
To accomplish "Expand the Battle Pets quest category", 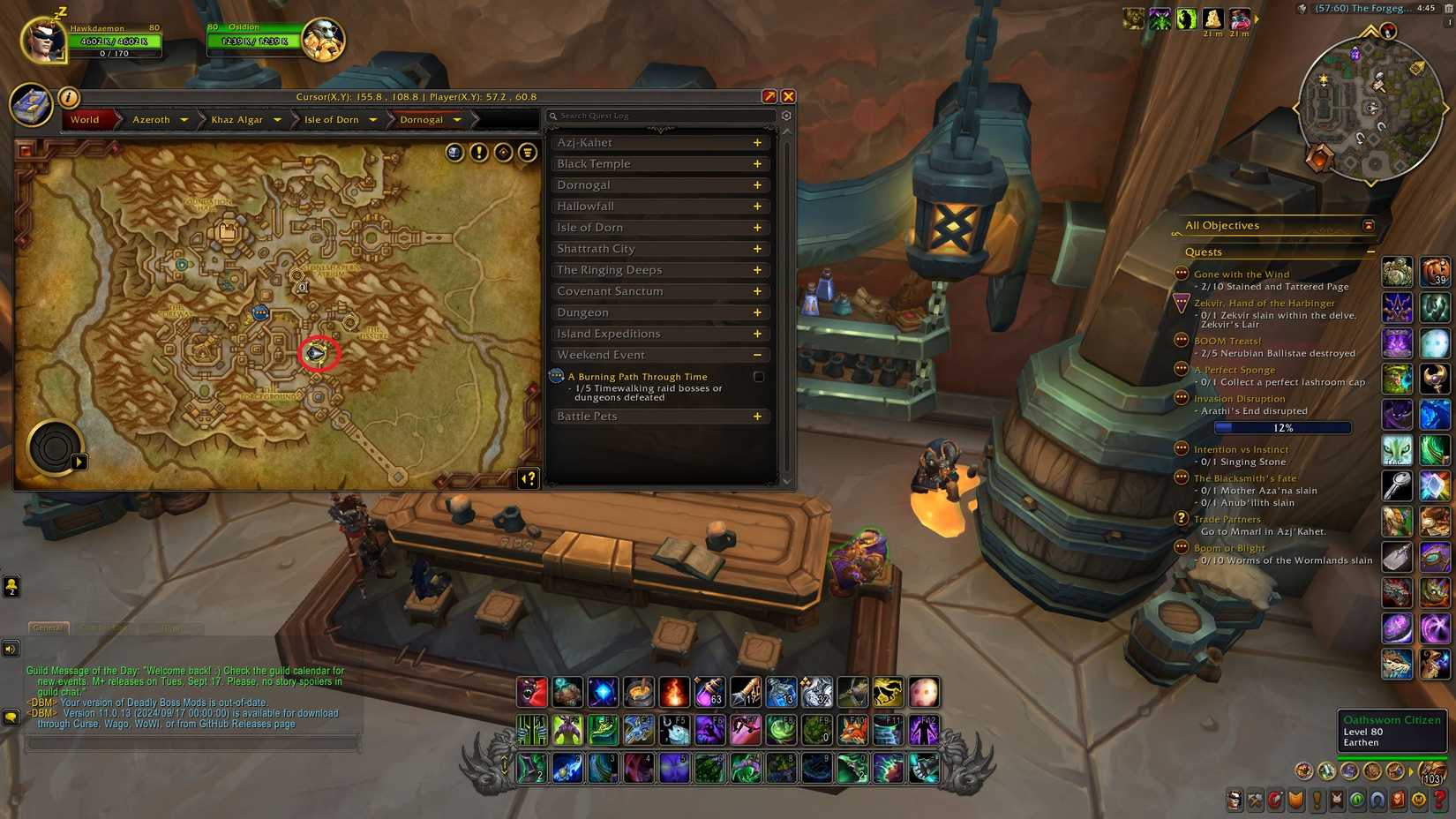I will tap(756, 416).
